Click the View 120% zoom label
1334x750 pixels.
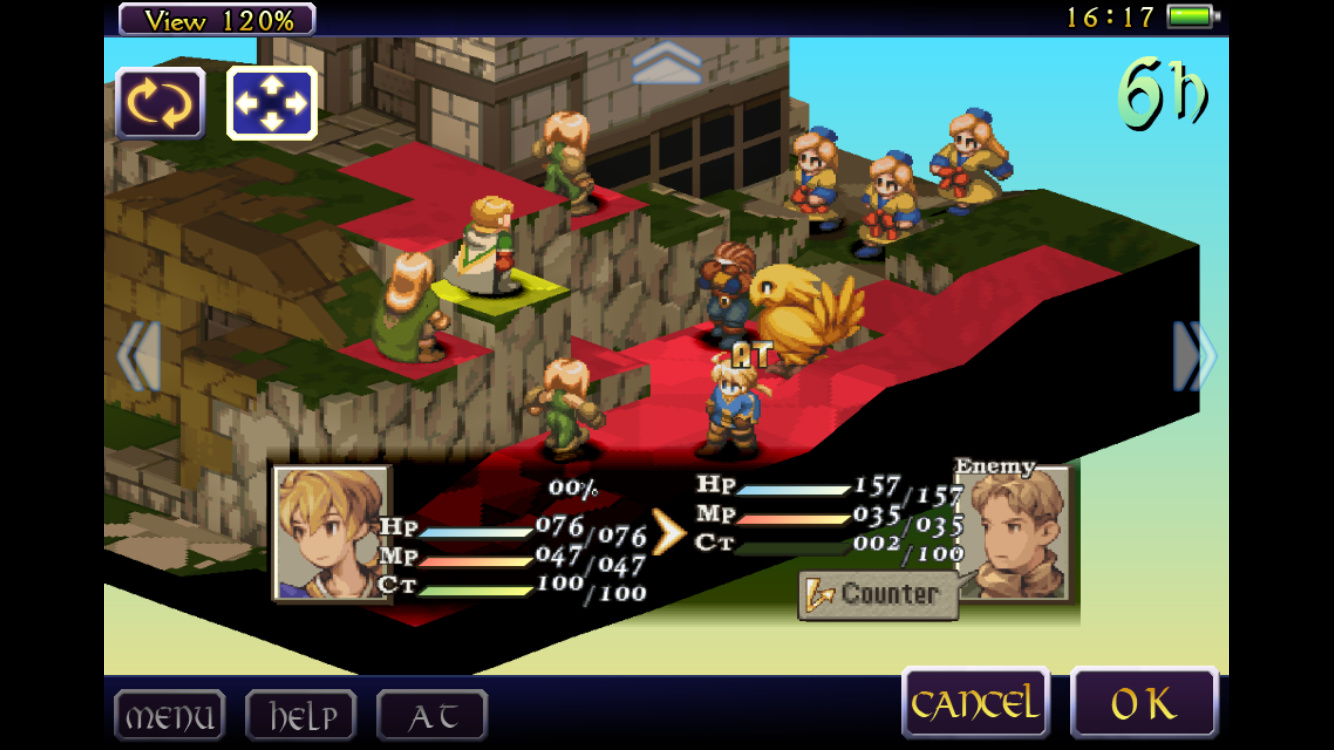[x=217, y=19]
